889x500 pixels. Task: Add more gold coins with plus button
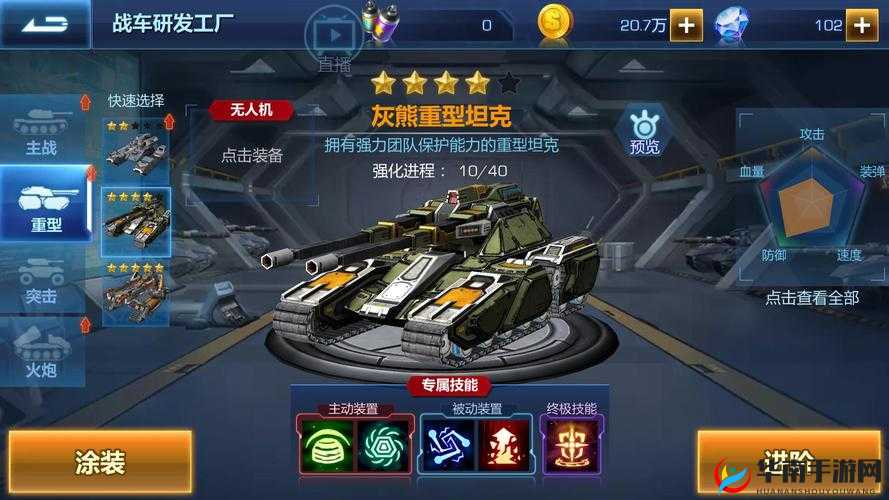686,25
